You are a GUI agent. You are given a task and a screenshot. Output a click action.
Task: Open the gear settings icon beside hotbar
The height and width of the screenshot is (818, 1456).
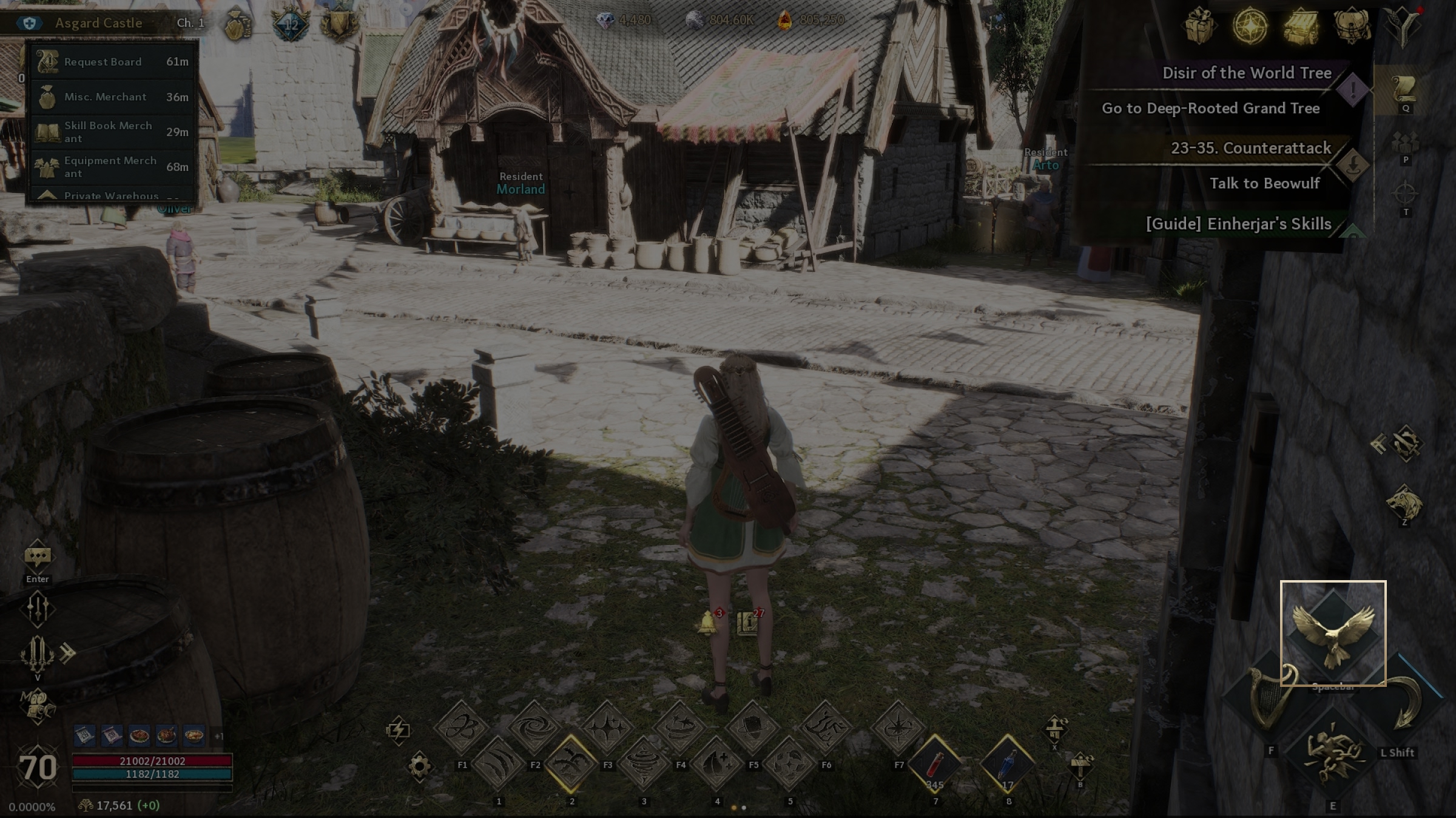tap(419, 766)
